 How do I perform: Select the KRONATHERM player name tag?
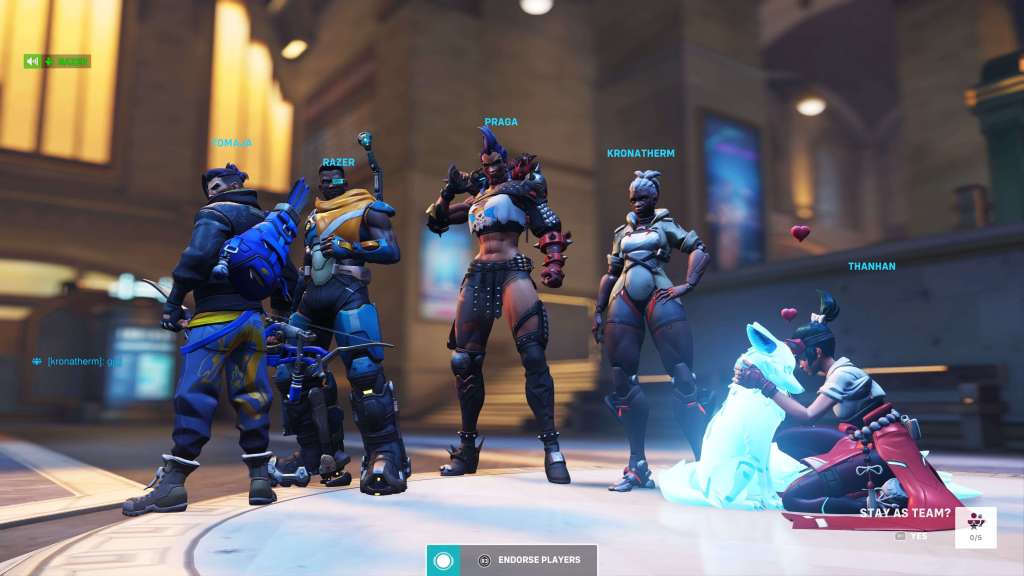pos(640,154)
